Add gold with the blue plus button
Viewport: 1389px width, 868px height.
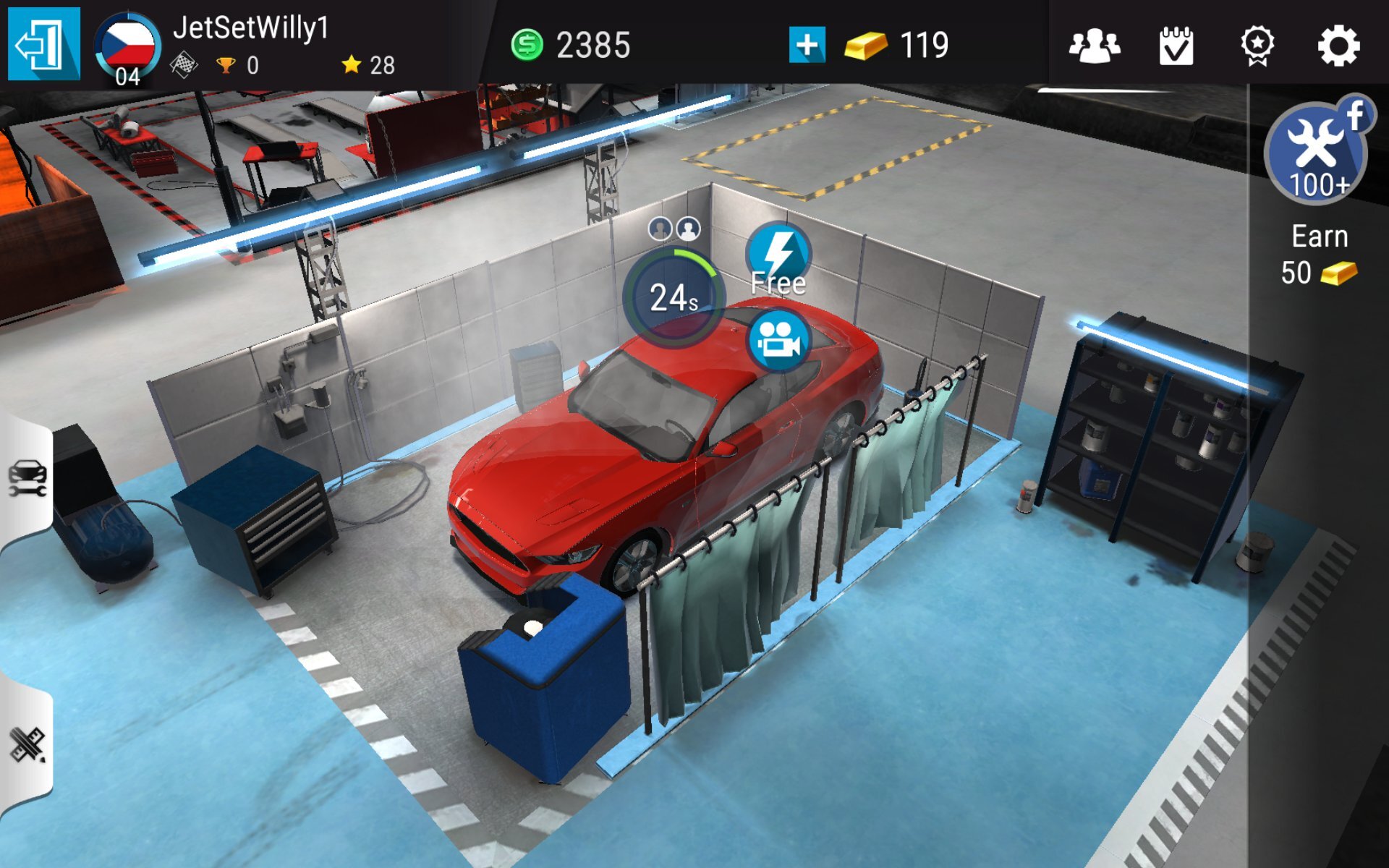(807, 45)
